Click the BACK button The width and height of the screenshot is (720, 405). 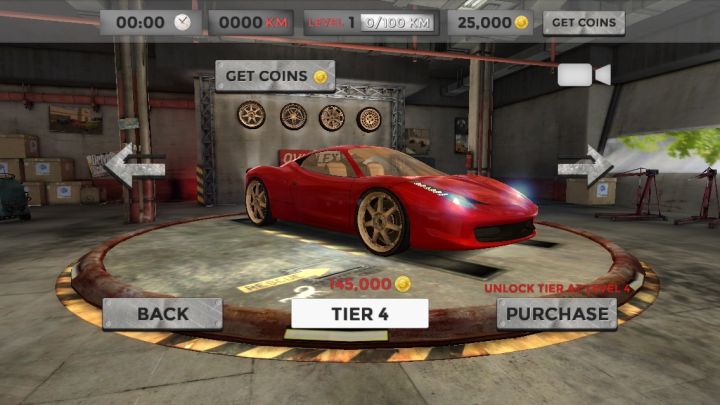pos(162,313)
